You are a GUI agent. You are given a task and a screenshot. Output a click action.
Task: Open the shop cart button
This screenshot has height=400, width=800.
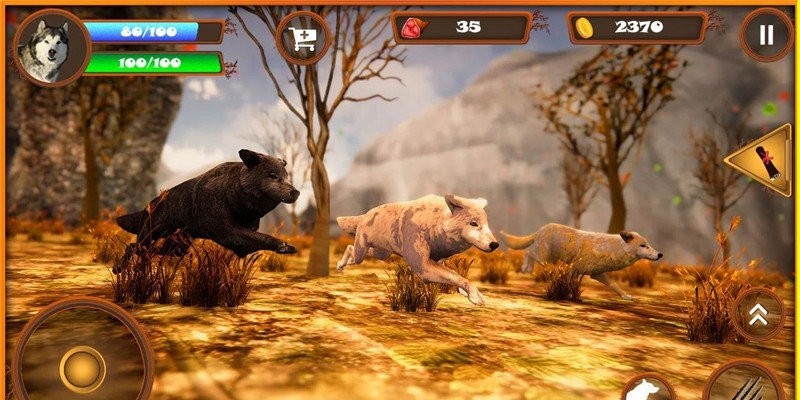click(303, 38)
